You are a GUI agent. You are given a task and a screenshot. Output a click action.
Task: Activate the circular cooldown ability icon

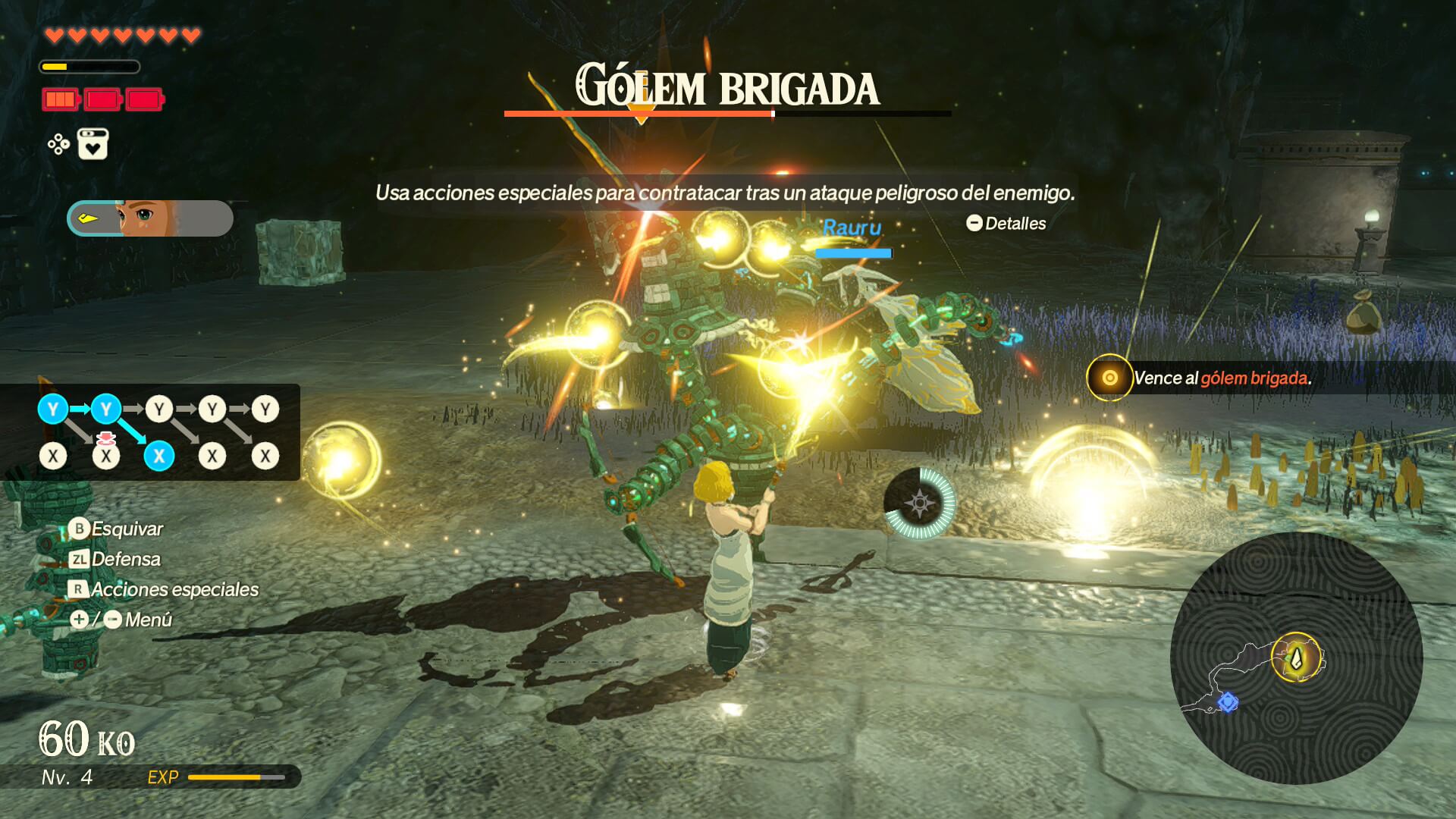click(919, 503)
